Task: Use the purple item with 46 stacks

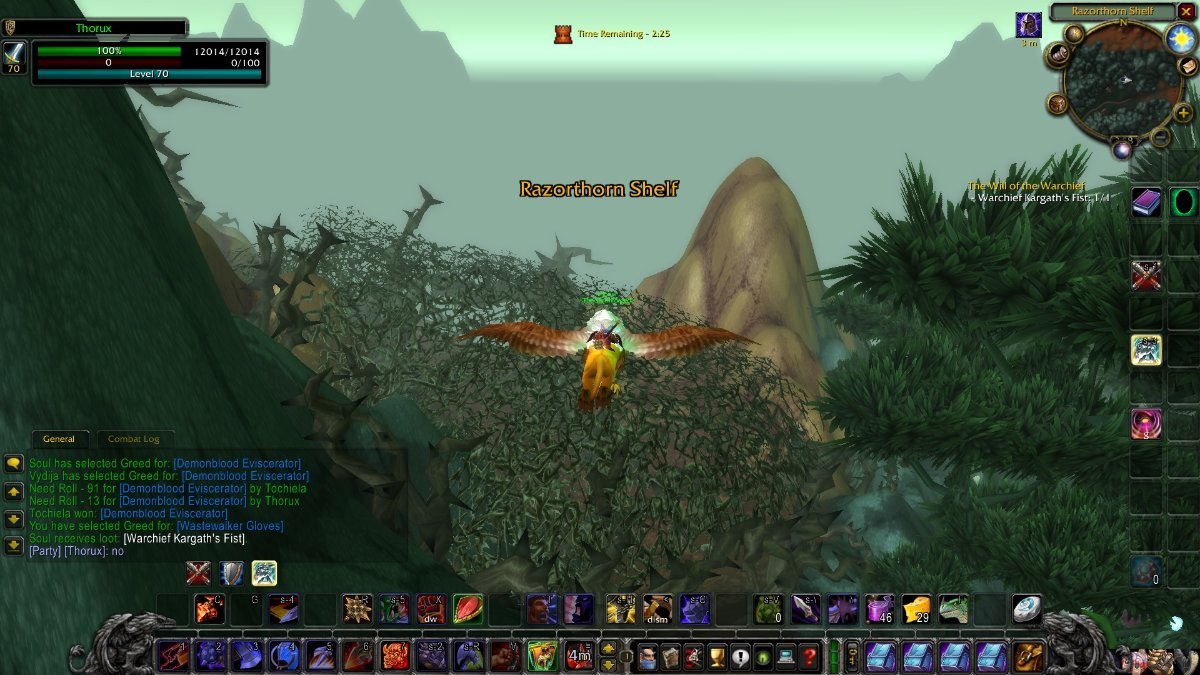Action: click(x=879, y=608)
